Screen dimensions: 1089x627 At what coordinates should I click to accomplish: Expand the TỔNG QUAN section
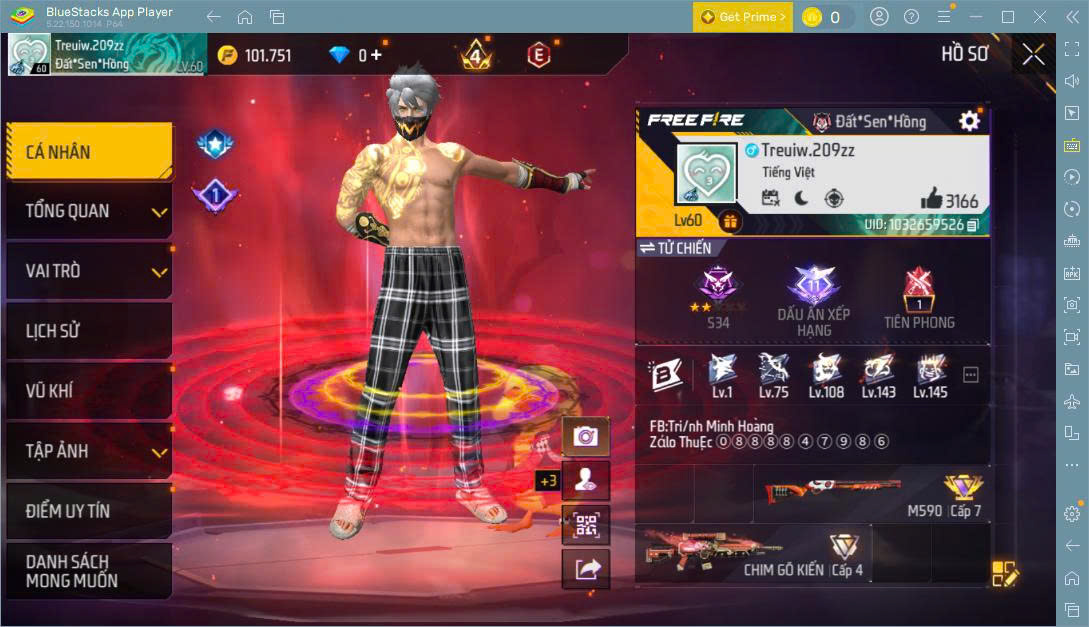[88, 211]
